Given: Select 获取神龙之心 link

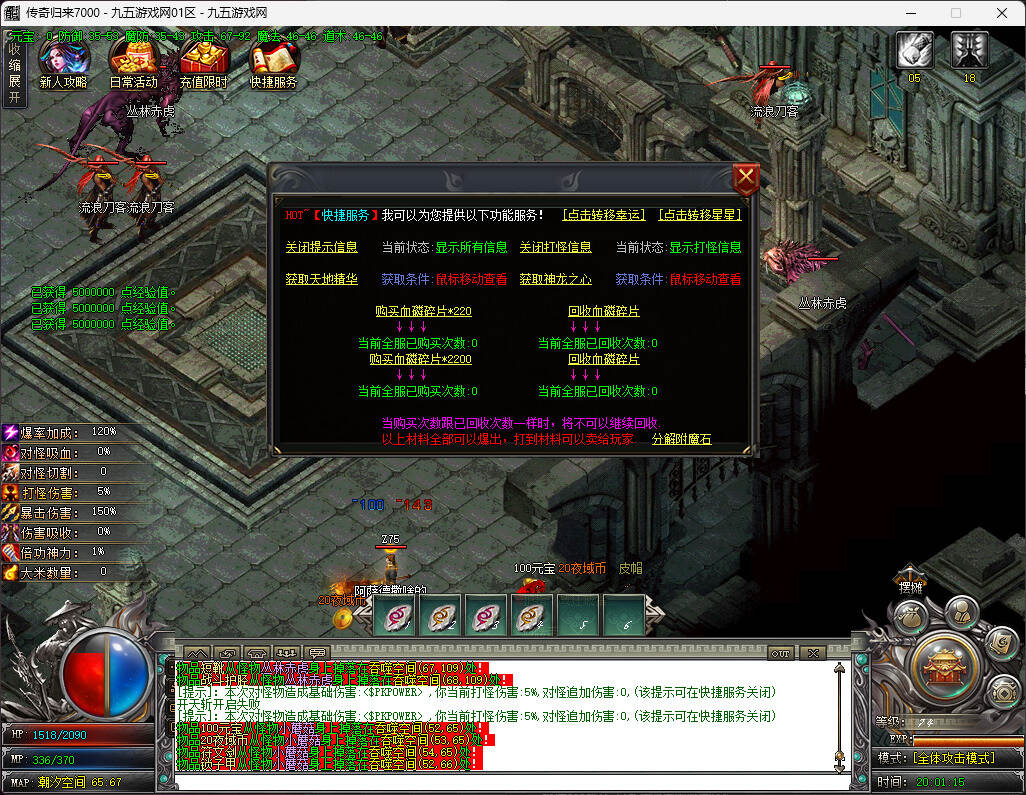Looking at the screenshot, I should (x=555, y=279).
